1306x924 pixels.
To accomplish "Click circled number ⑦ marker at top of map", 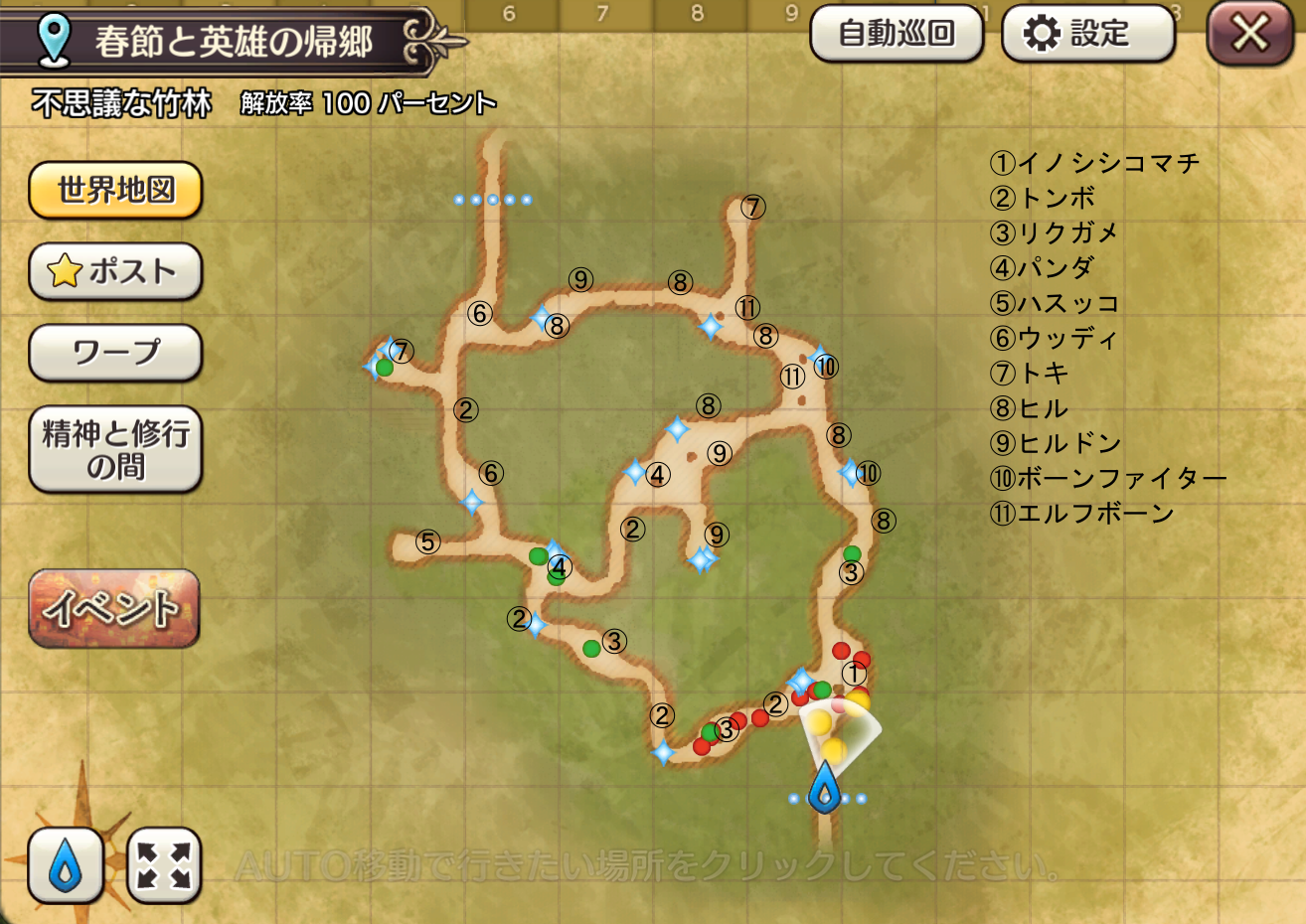I will click(x=752, y=207).
